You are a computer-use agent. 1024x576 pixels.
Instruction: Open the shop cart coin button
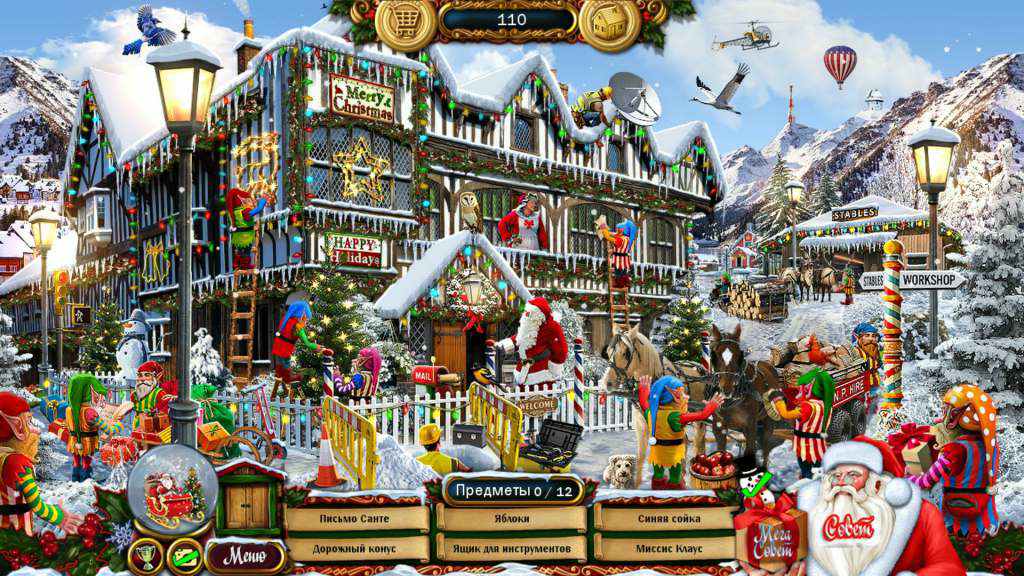coord(405,23)
